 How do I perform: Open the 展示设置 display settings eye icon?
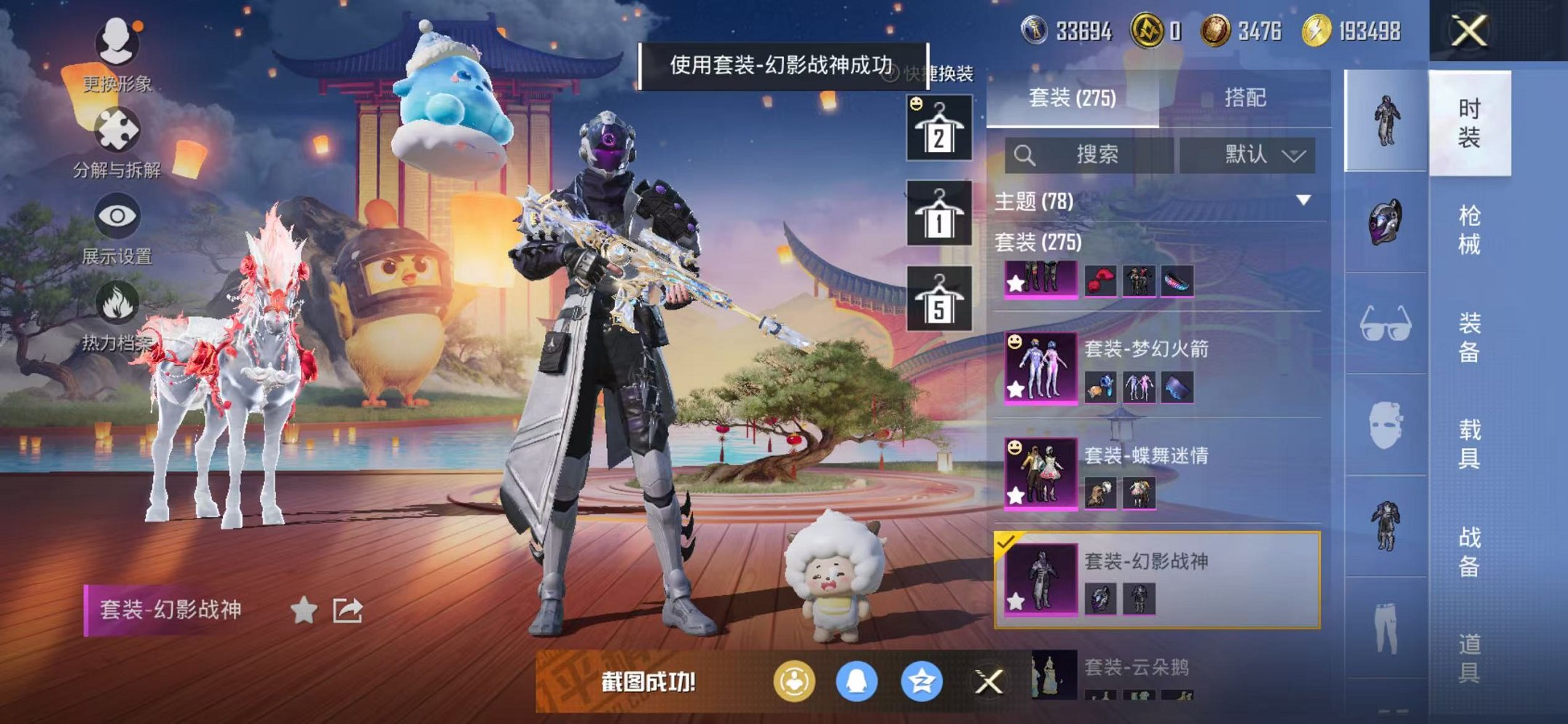pyautogui.click(x=117, y=216)
